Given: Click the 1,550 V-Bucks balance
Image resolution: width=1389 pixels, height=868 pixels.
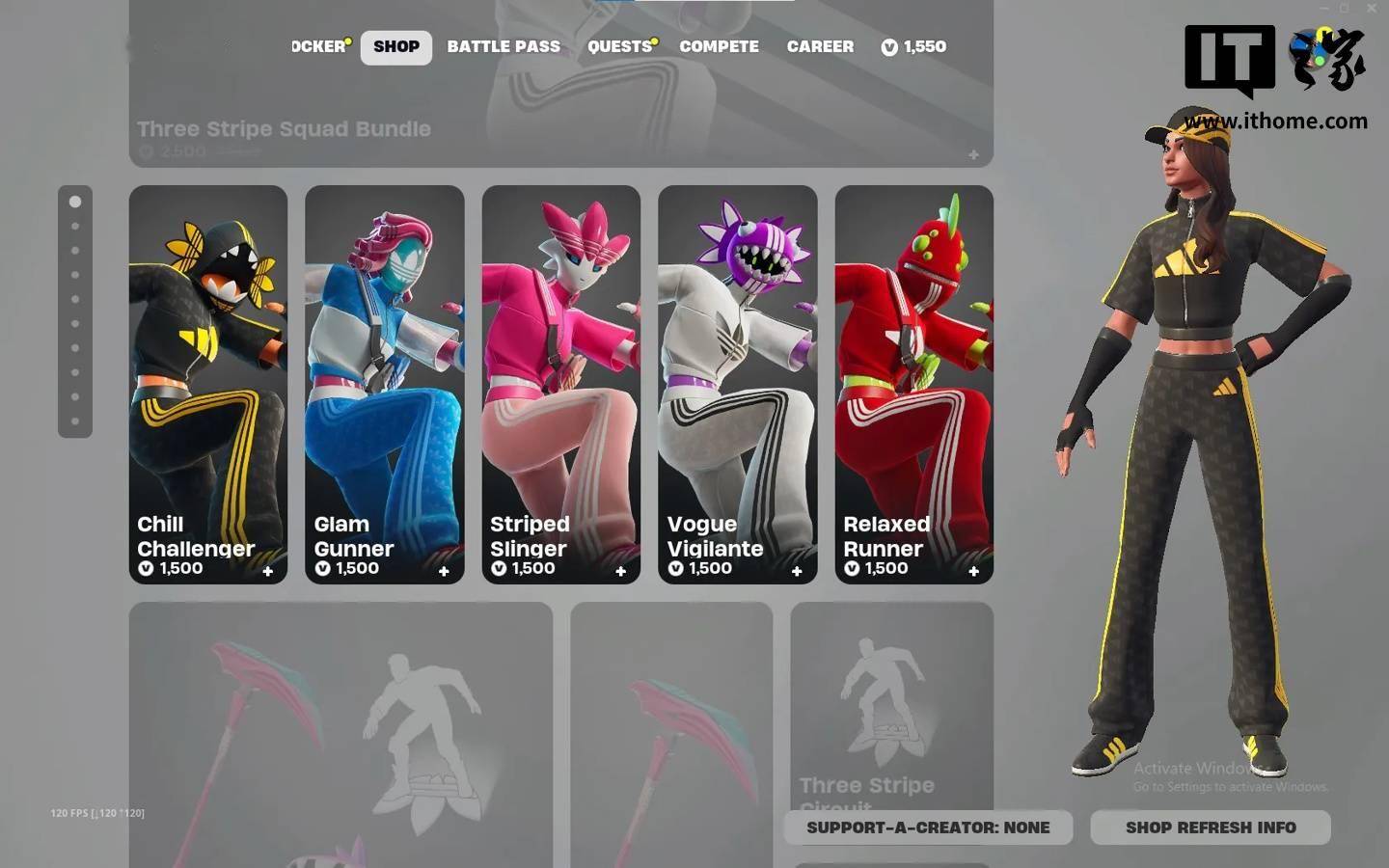Looking at the screenshot, I should click(x=913, y=46).
